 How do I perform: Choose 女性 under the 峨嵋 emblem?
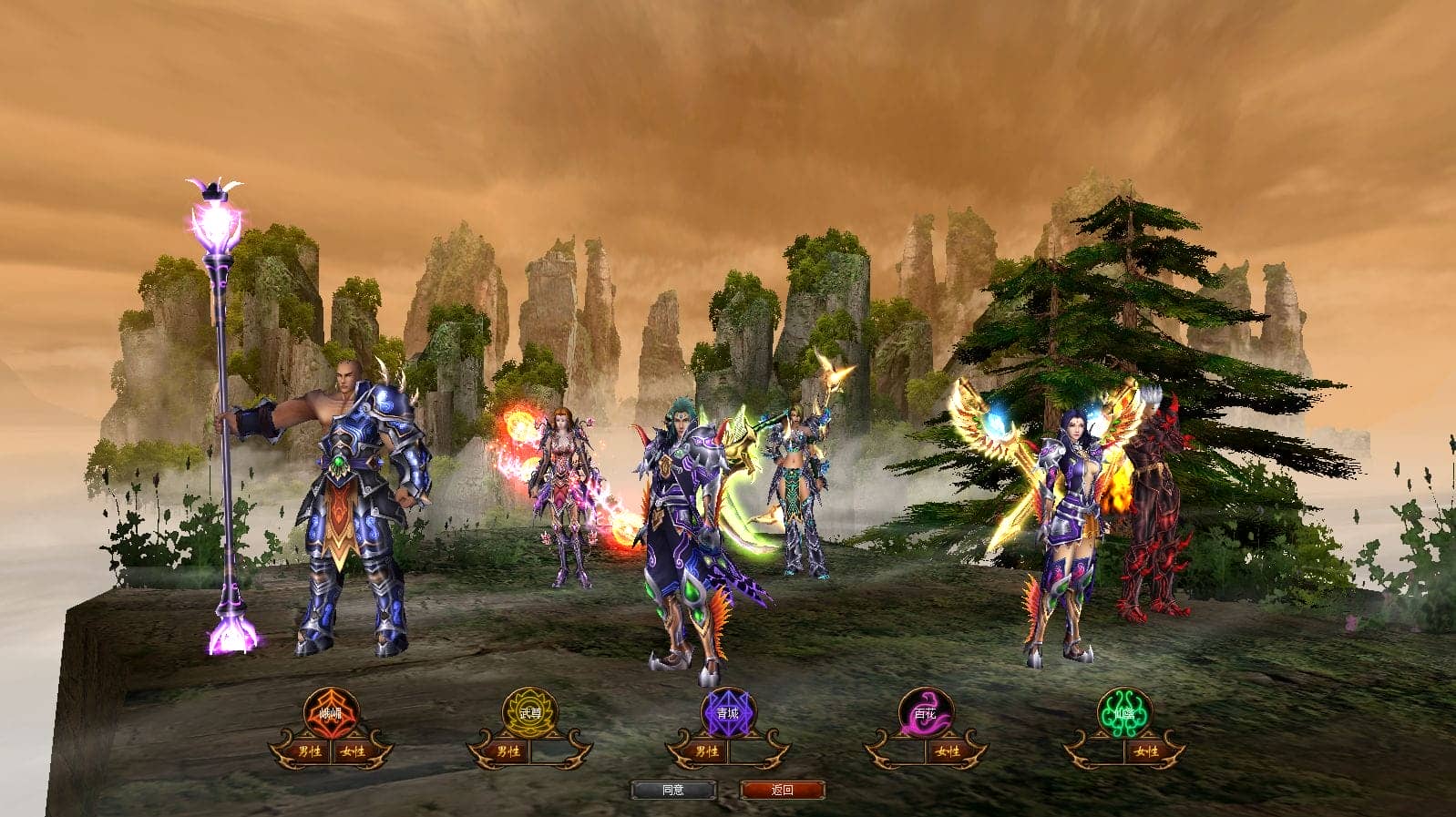click(x=353, y=751)
